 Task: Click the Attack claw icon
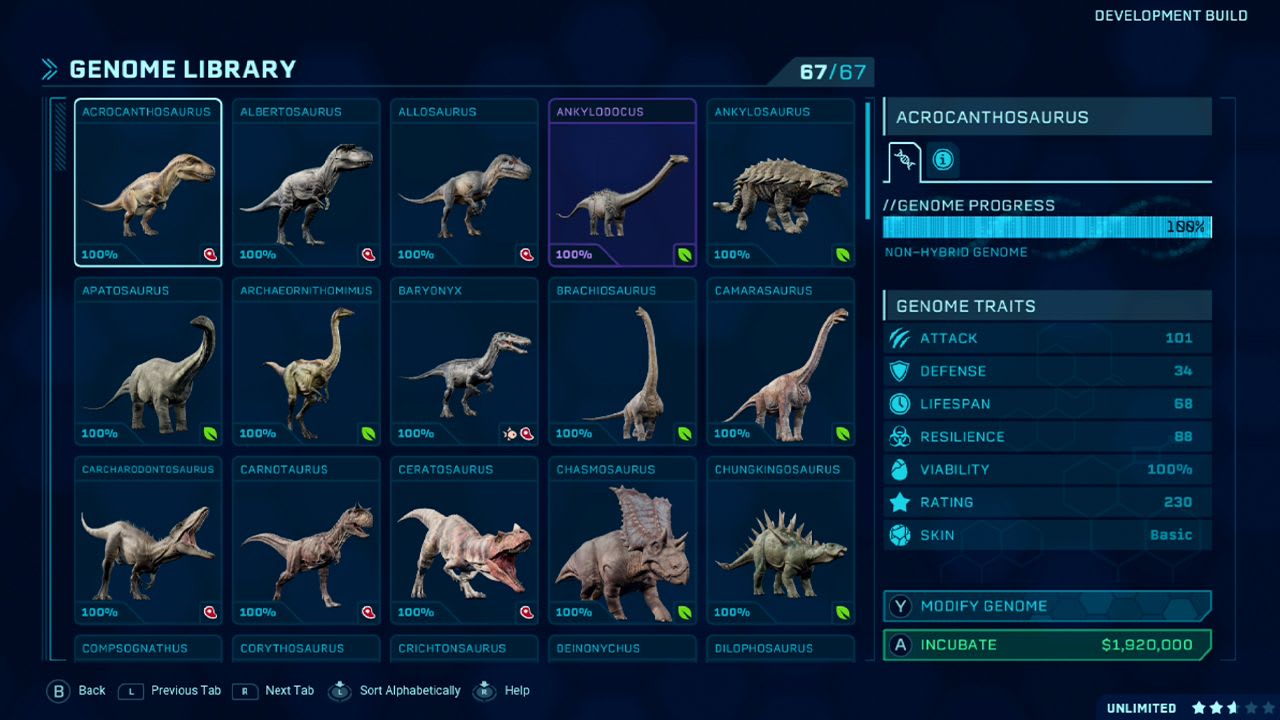[x=900, y=338]
